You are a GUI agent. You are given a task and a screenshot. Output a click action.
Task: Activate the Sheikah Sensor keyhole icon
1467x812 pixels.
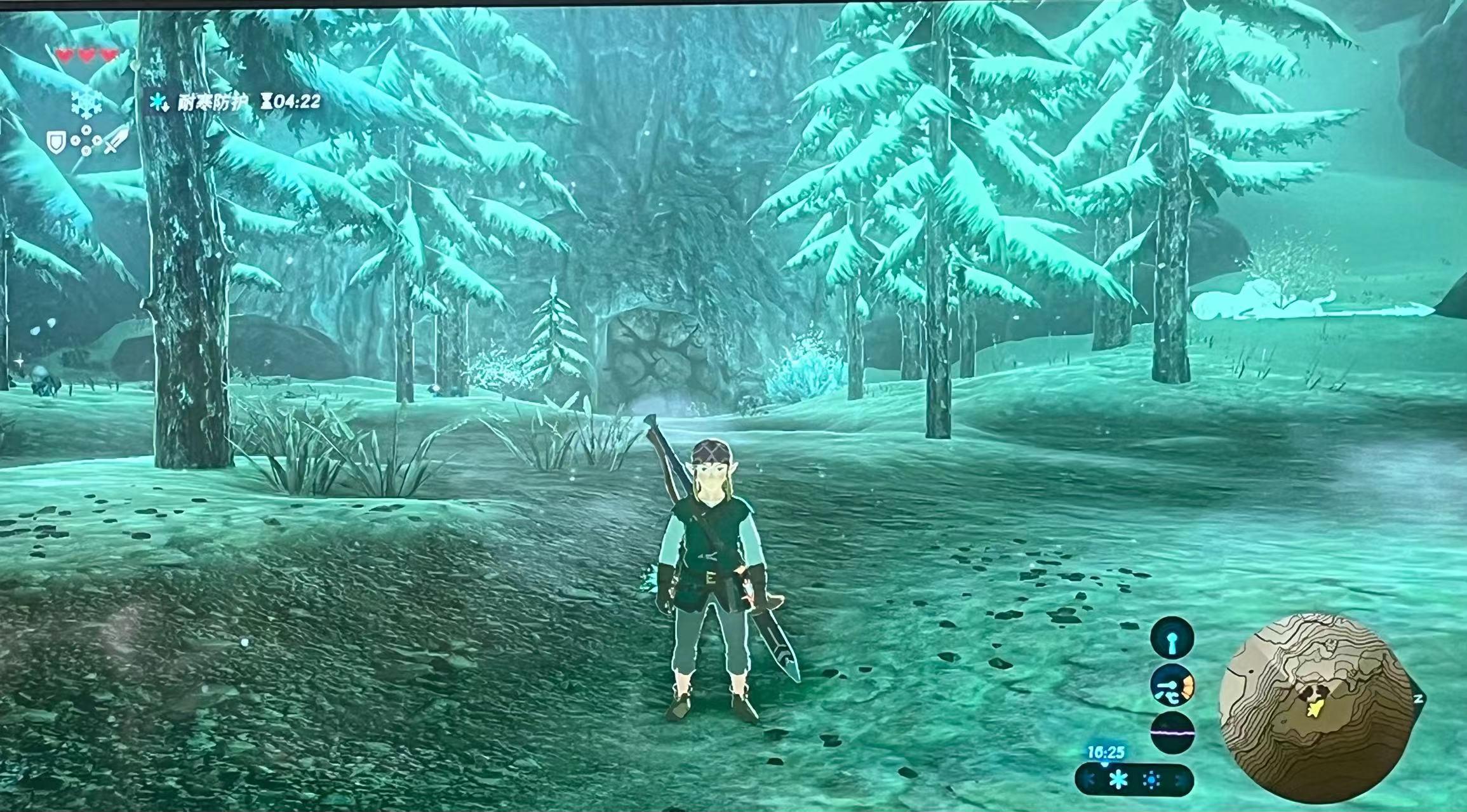(x=1172, y=637)
